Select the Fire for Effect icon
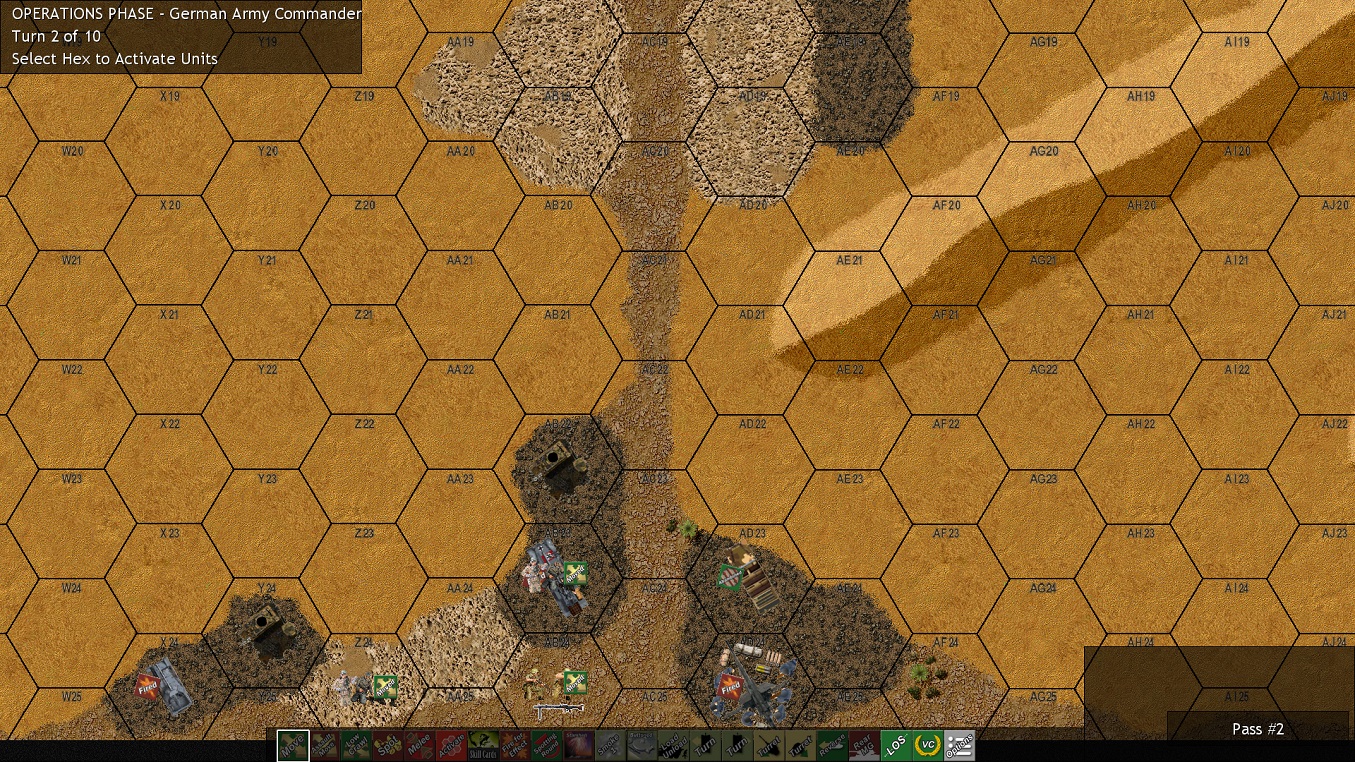The width and height of the screenshot is (1355, 762). [x=515, y=745]
